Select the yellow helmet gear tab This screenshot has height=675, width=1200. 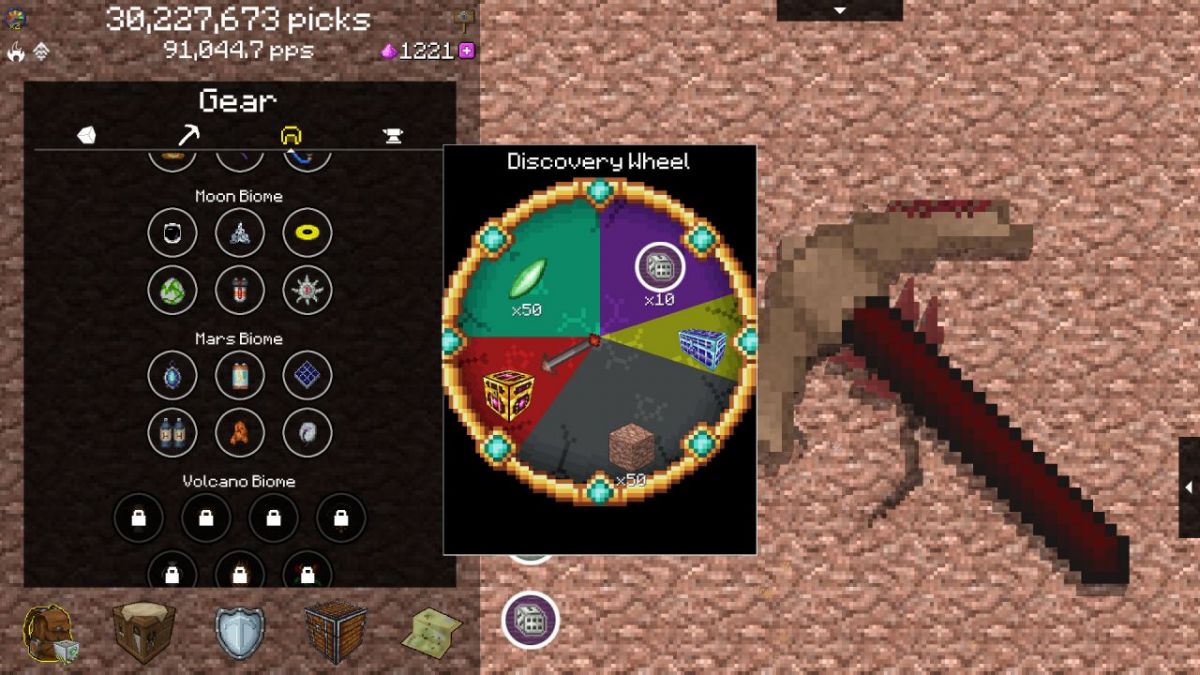pyautogui.click(x=291, y=136)
